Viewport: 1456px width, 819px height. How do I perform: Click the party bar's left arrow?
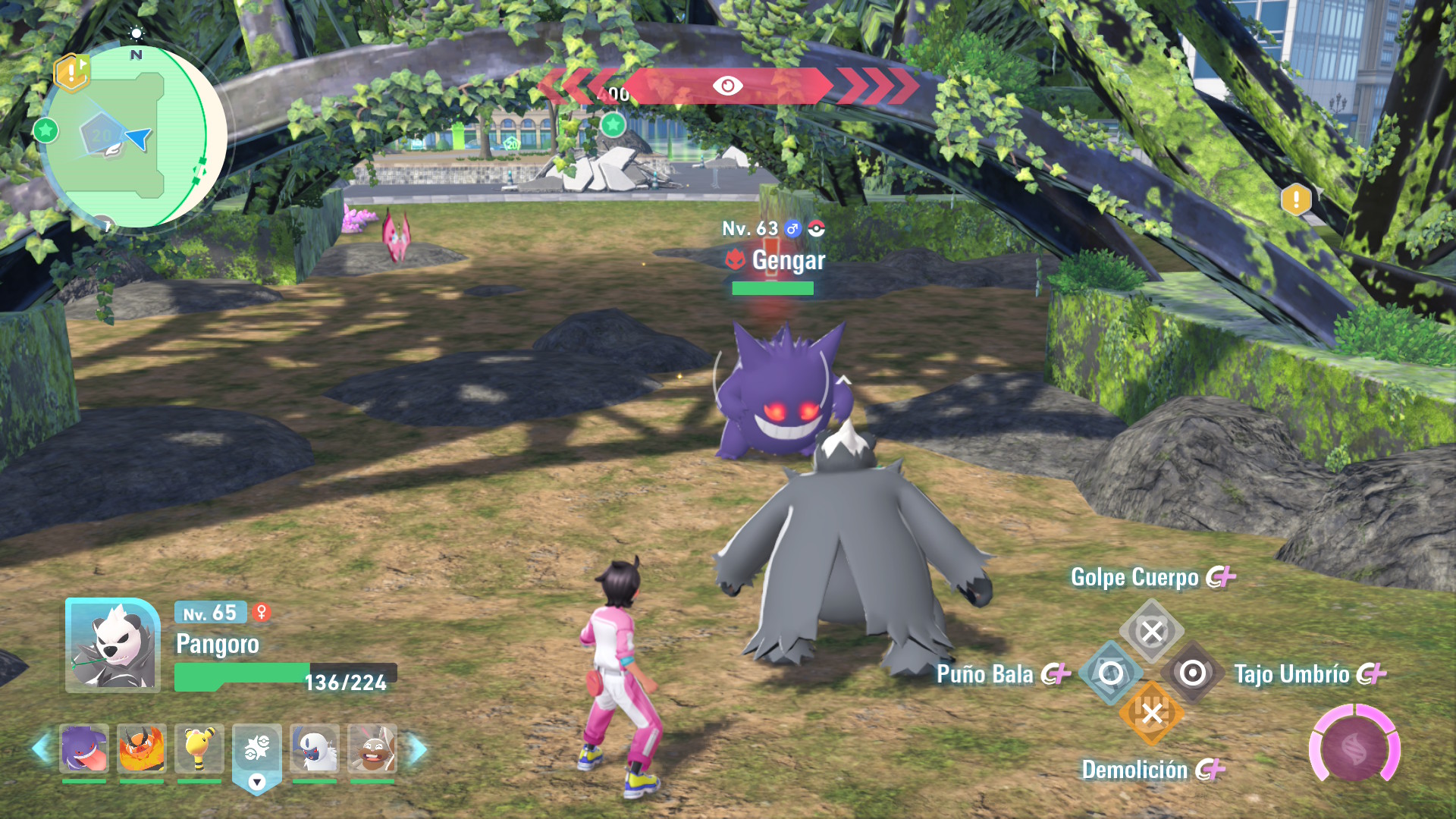pyautogui.click(x=40, y=749)
